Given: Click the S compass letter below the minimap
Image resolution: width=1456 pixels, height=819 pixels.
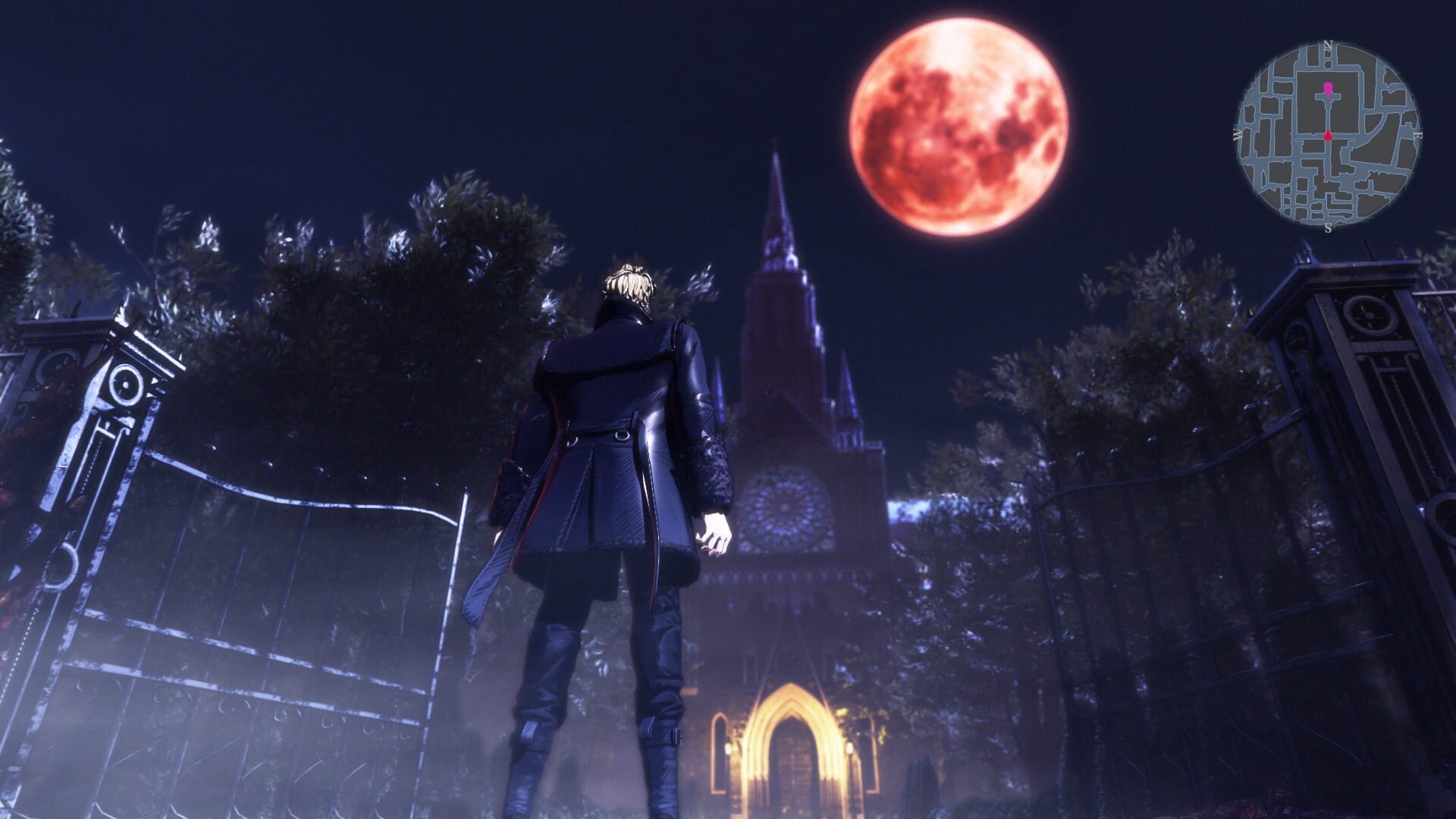Looking at the screenshot, I should [1329, 228].
